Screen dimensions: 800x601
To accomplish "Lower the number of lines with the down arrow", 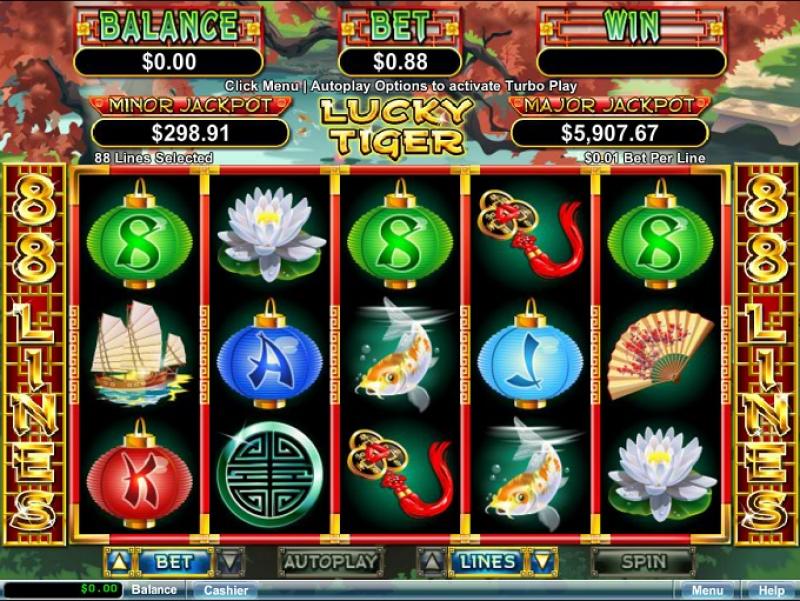I will 543,562.
